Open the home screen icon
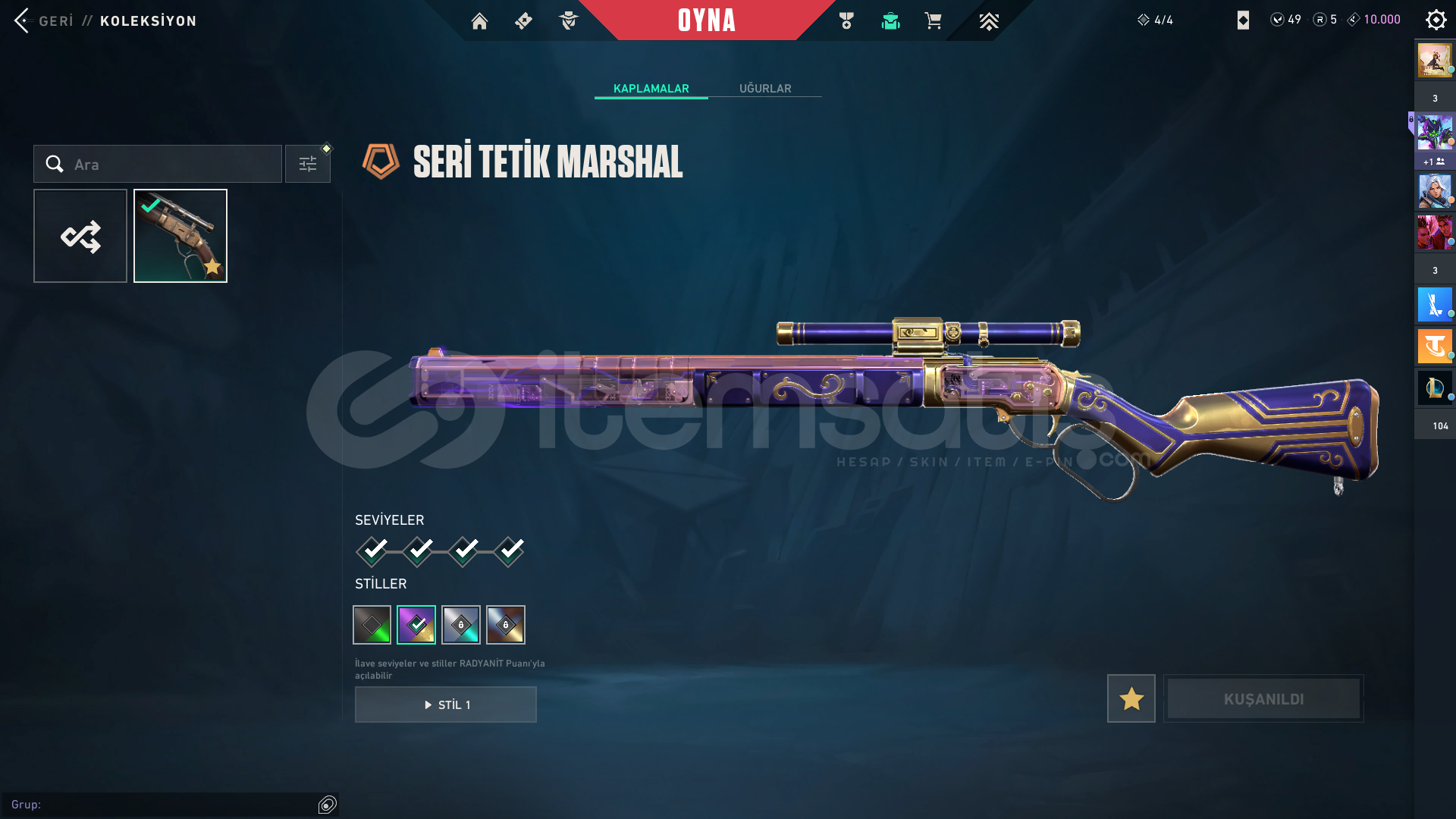Screen dimensions: 1456x819 pos(479,21)
